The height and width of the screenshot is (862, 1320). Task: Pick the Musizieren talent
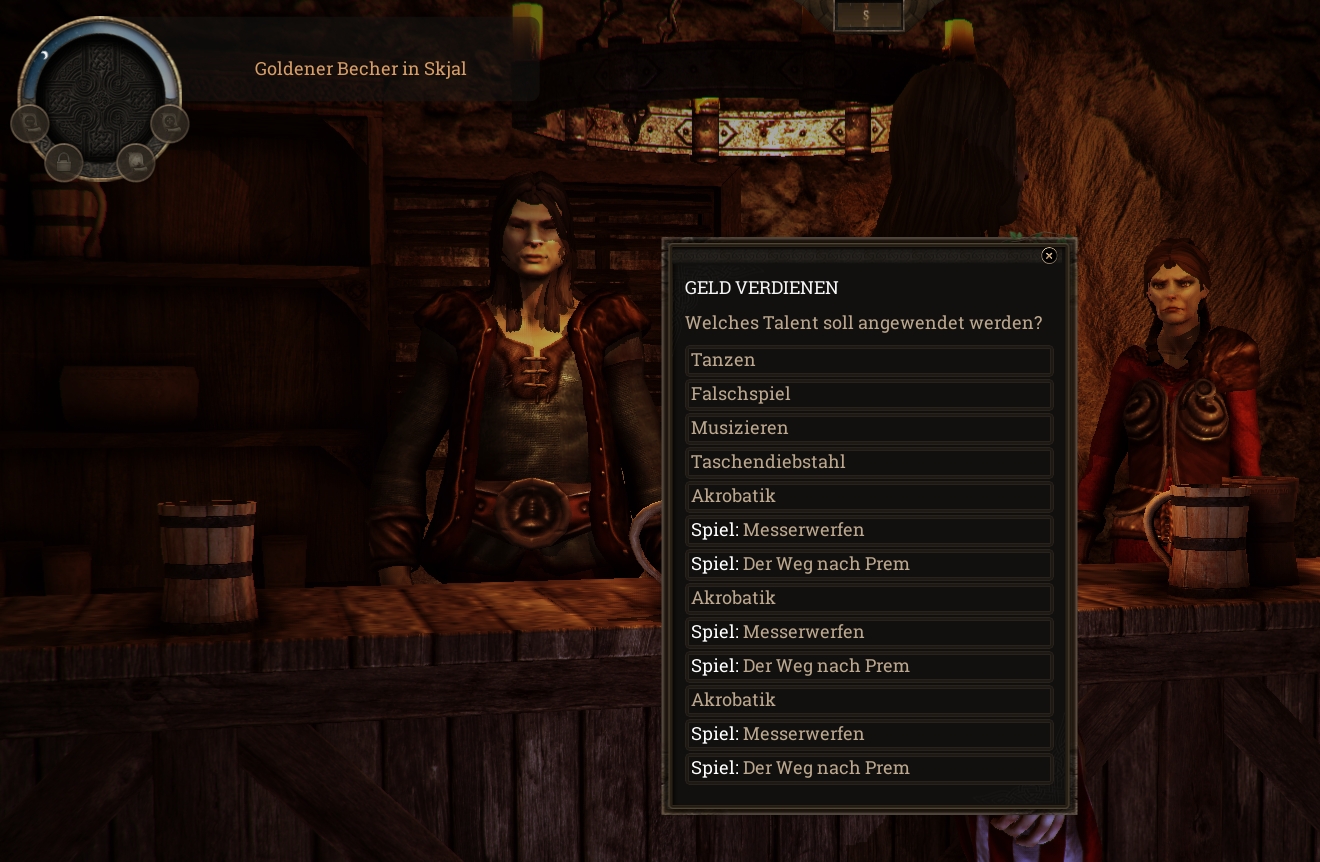pos(869,428)
